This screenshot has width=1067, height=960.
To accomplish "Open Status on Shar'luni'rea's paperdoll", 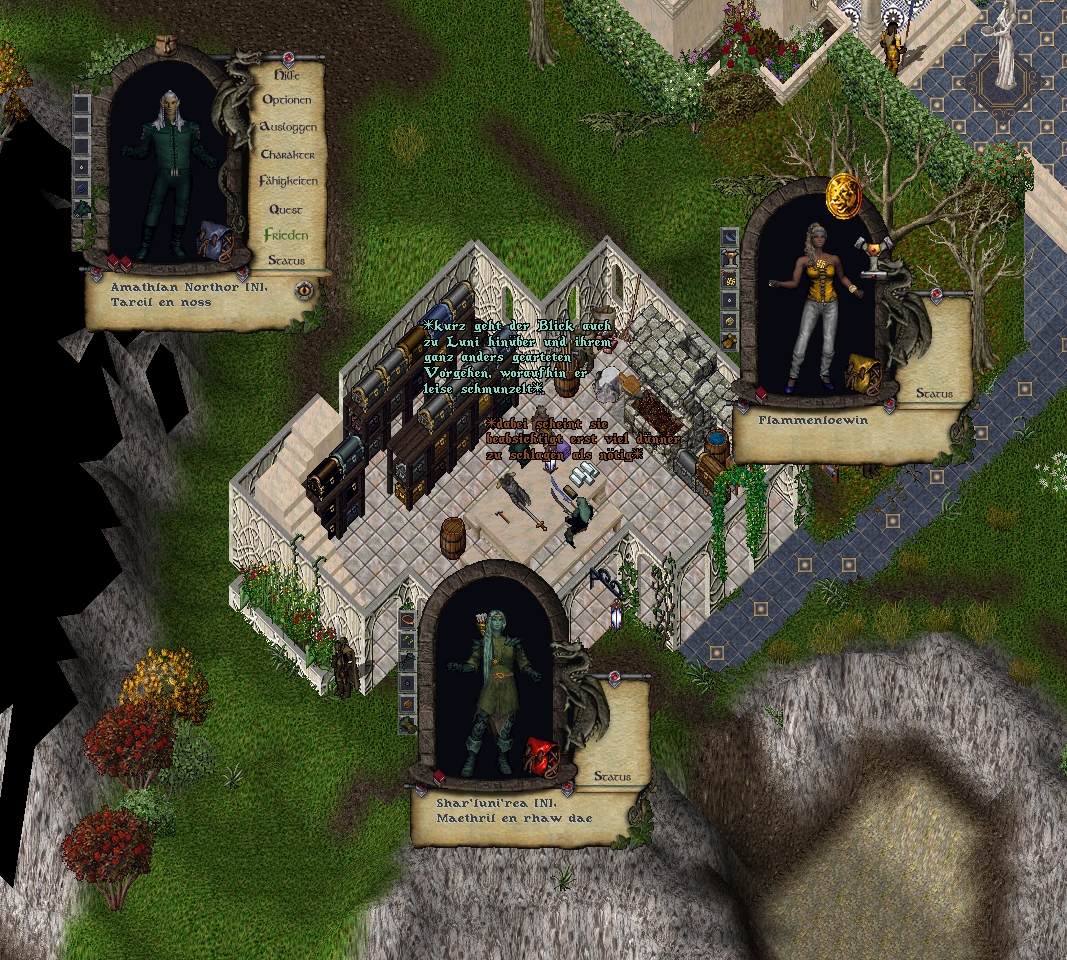I will click(x=612, y=777).
